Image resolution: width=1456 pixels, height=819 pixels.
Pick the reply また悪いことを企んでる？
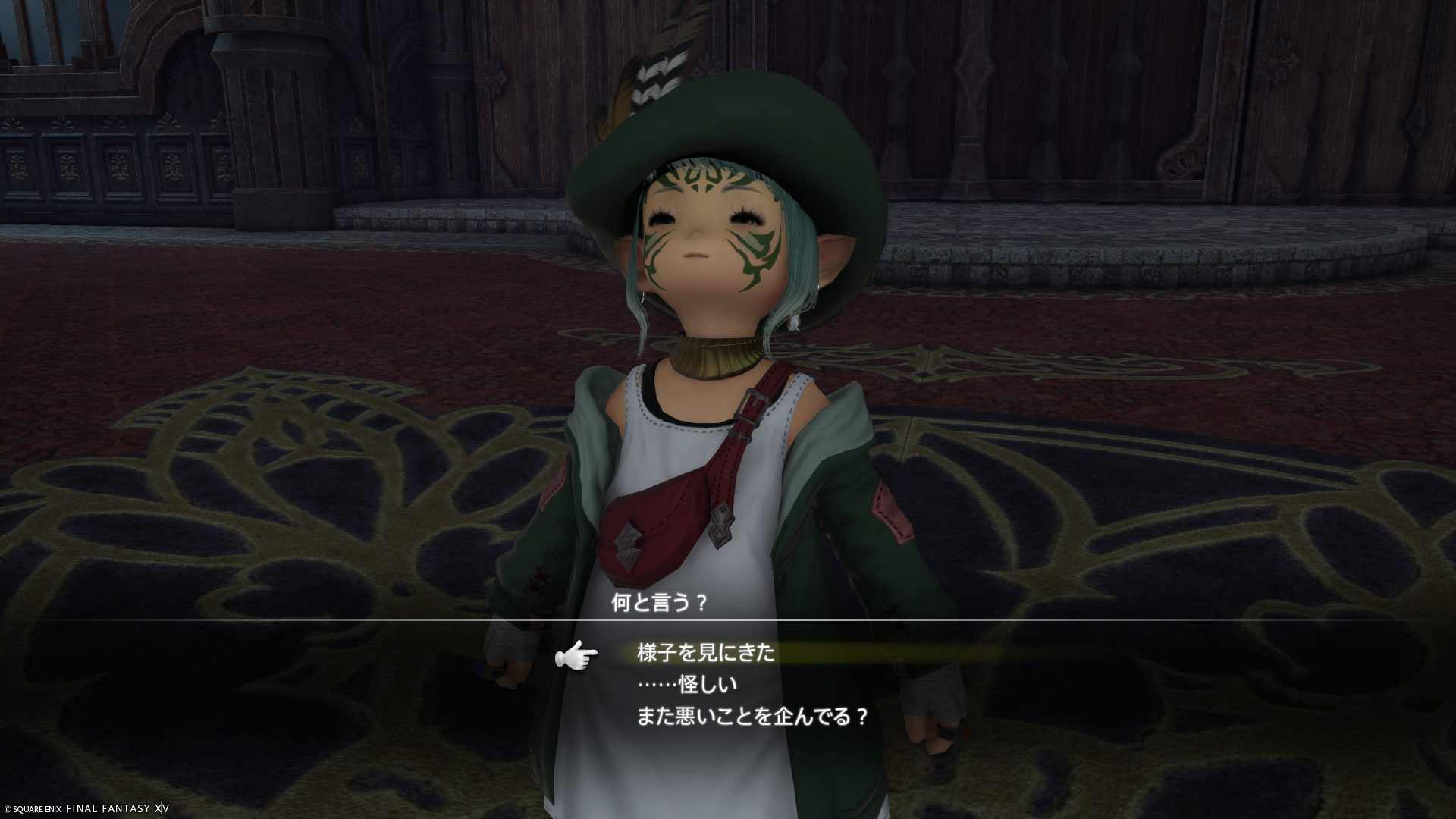[752, 717]
